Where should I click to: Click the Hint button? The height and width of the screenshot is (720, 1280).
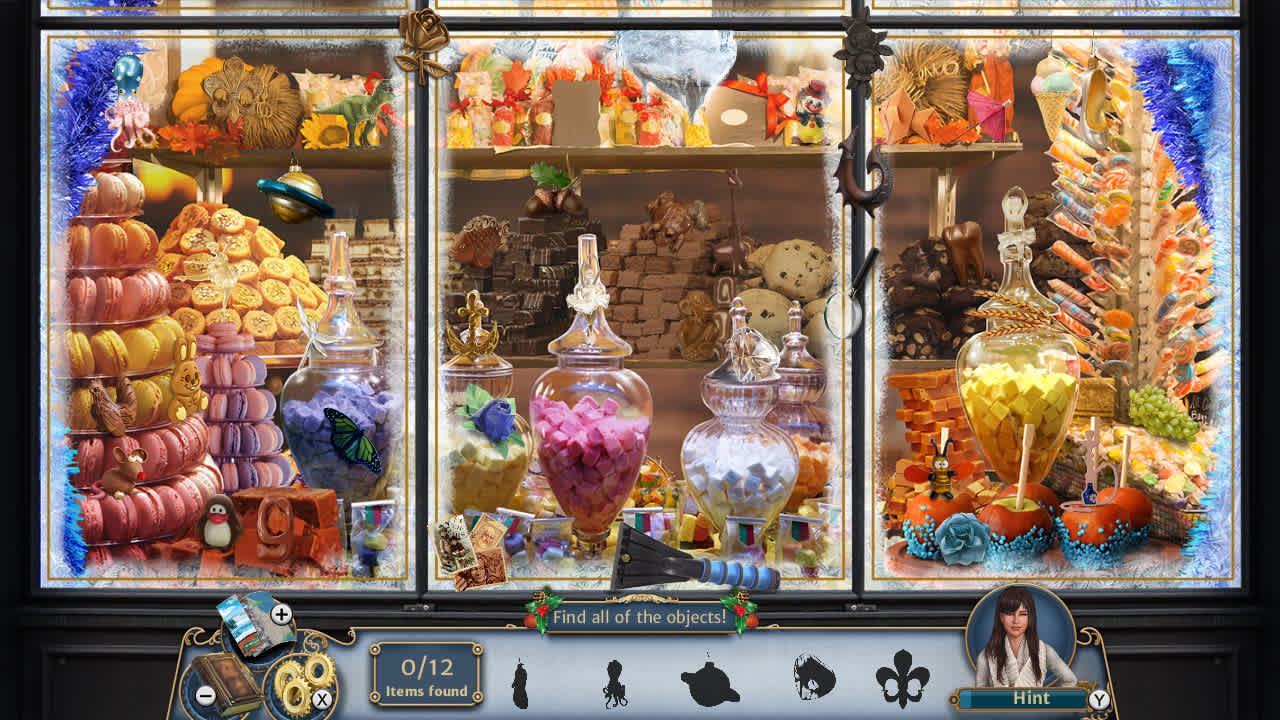click(x=1032, y=697)
